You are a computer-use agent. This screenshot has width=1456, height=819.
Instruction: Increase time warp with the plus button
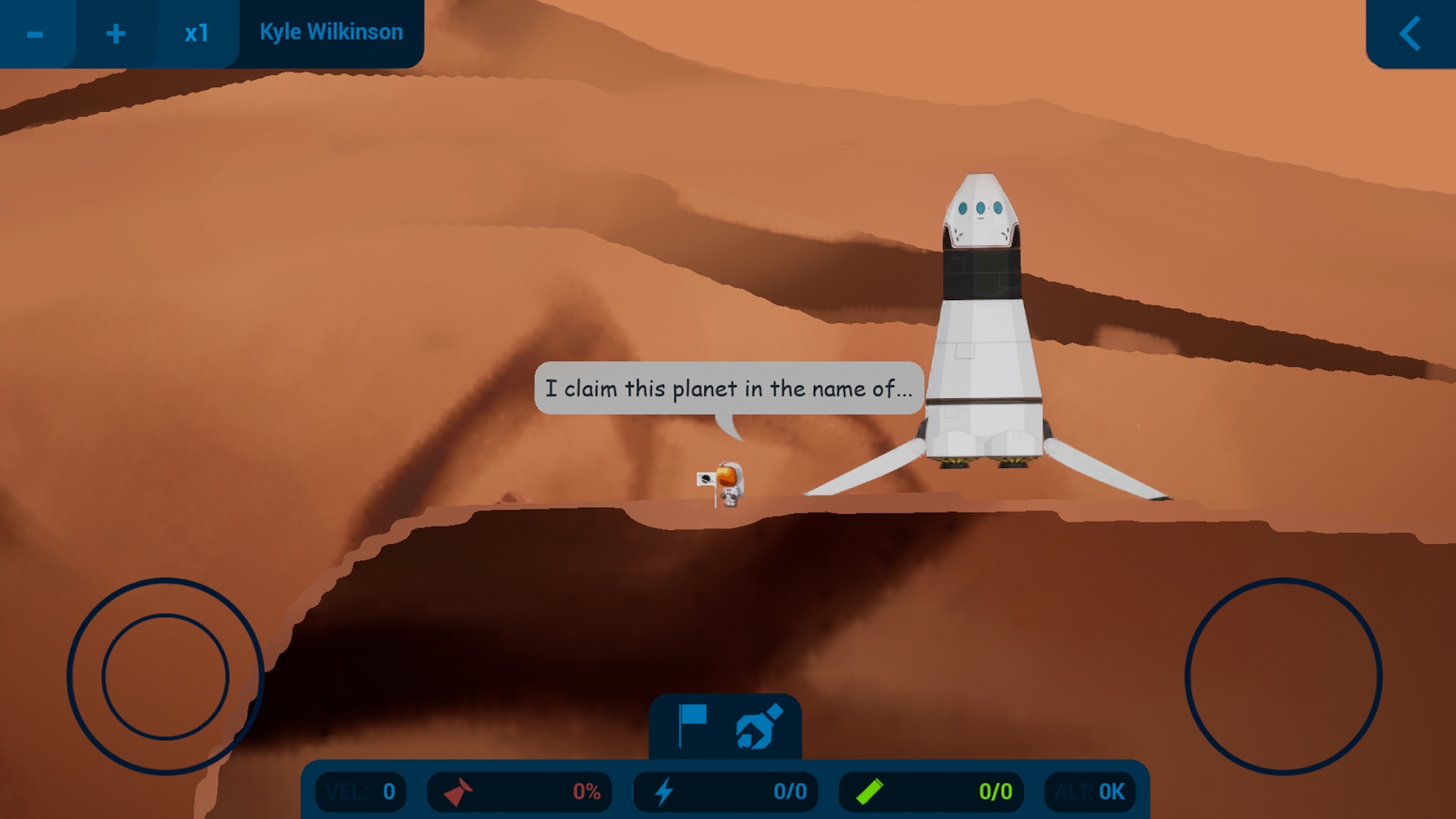(x=116, y=34)
